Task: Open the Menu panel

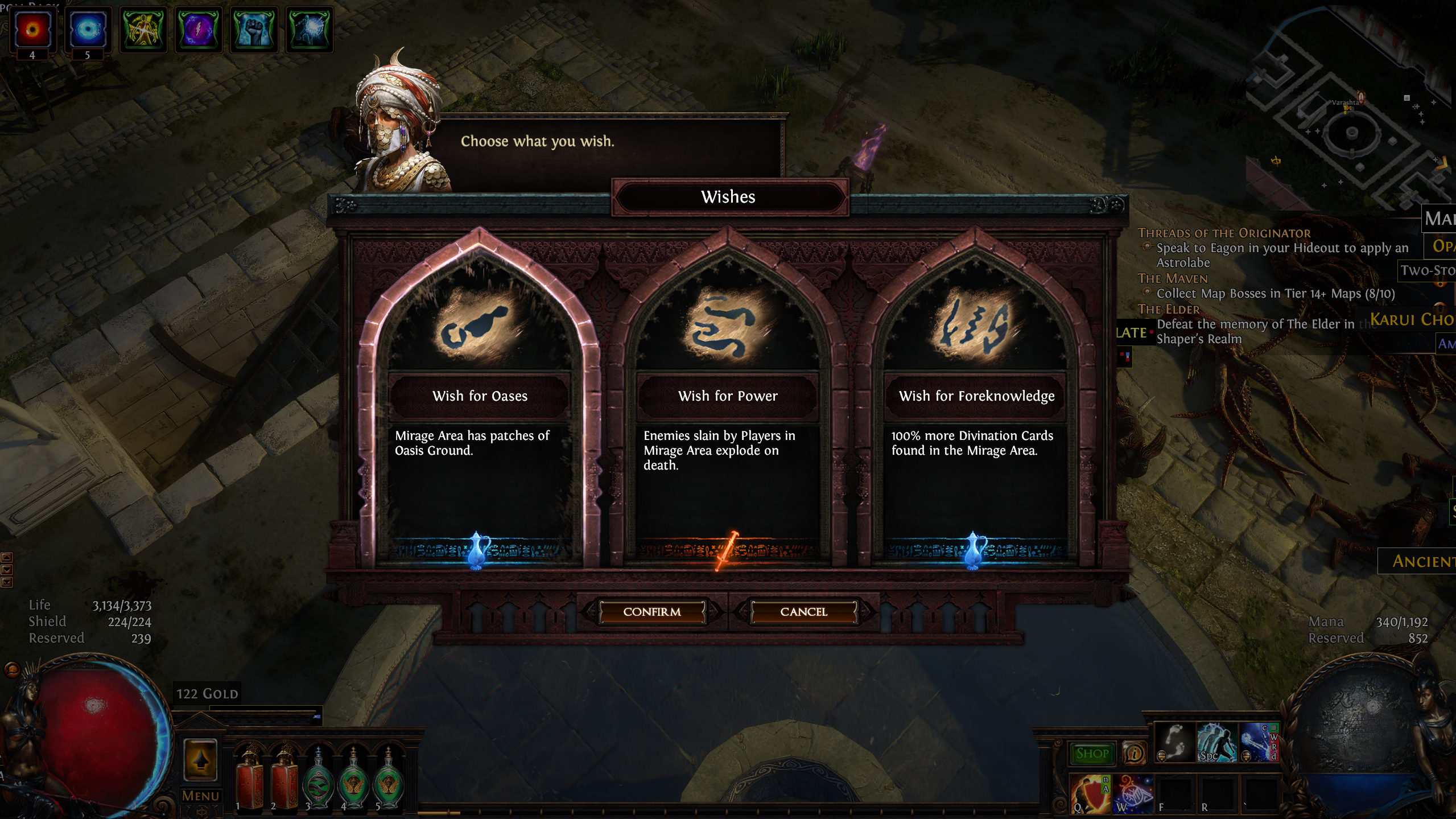Action: click(x=201, y=795)
